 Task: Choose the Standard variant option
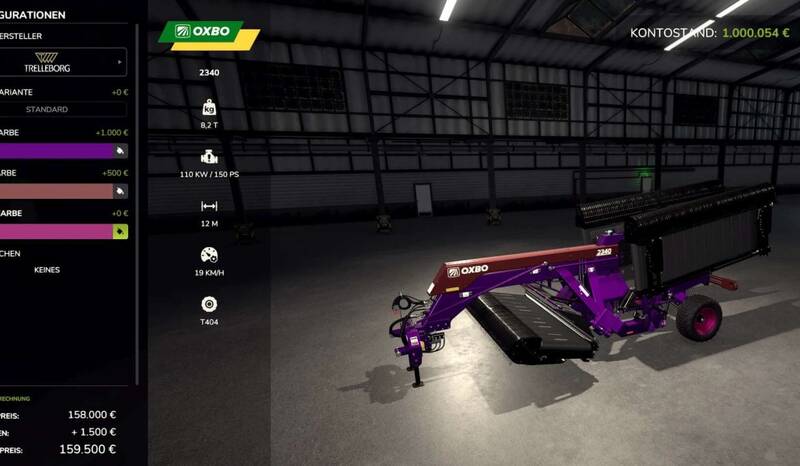(x=48, y=109)
